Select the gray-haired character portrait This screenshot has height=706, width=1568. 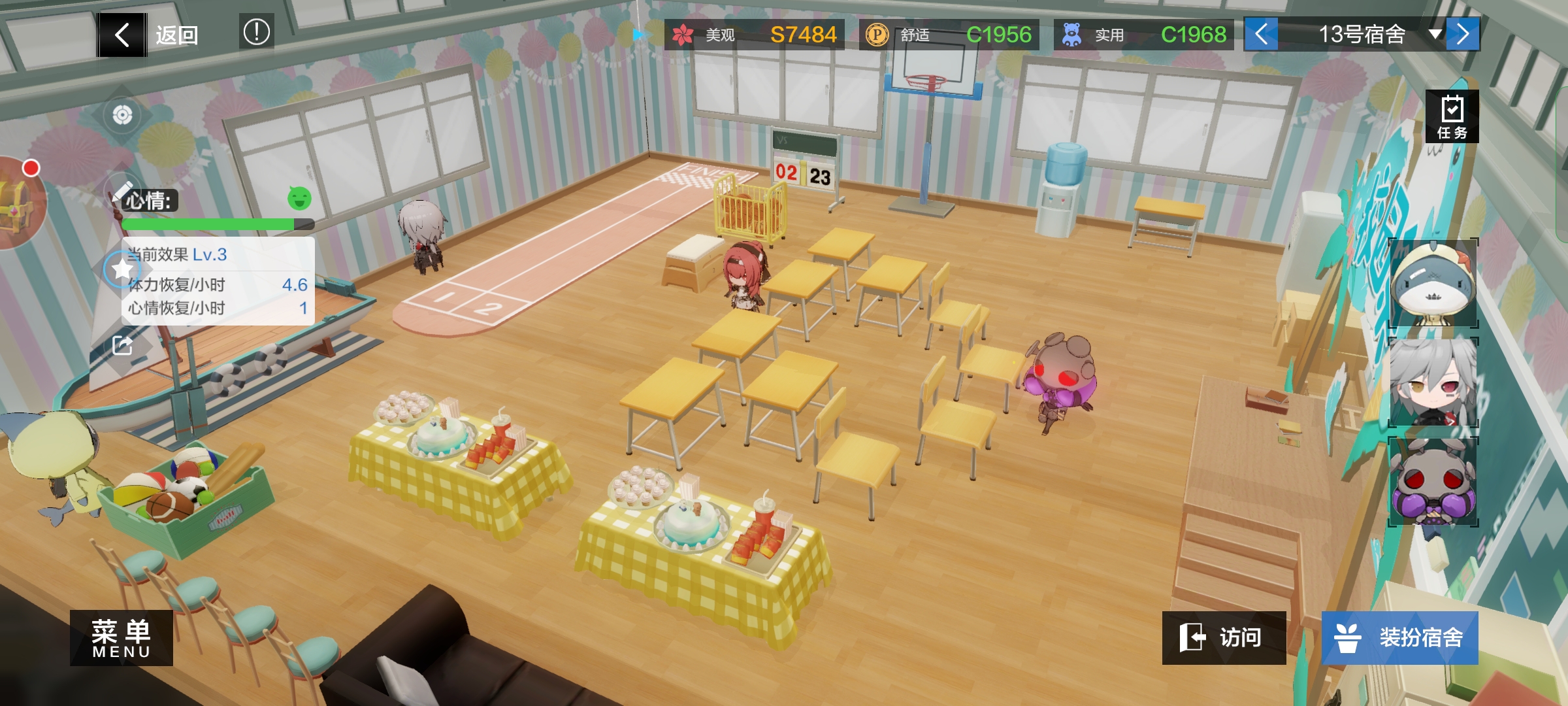(1433, 382)
